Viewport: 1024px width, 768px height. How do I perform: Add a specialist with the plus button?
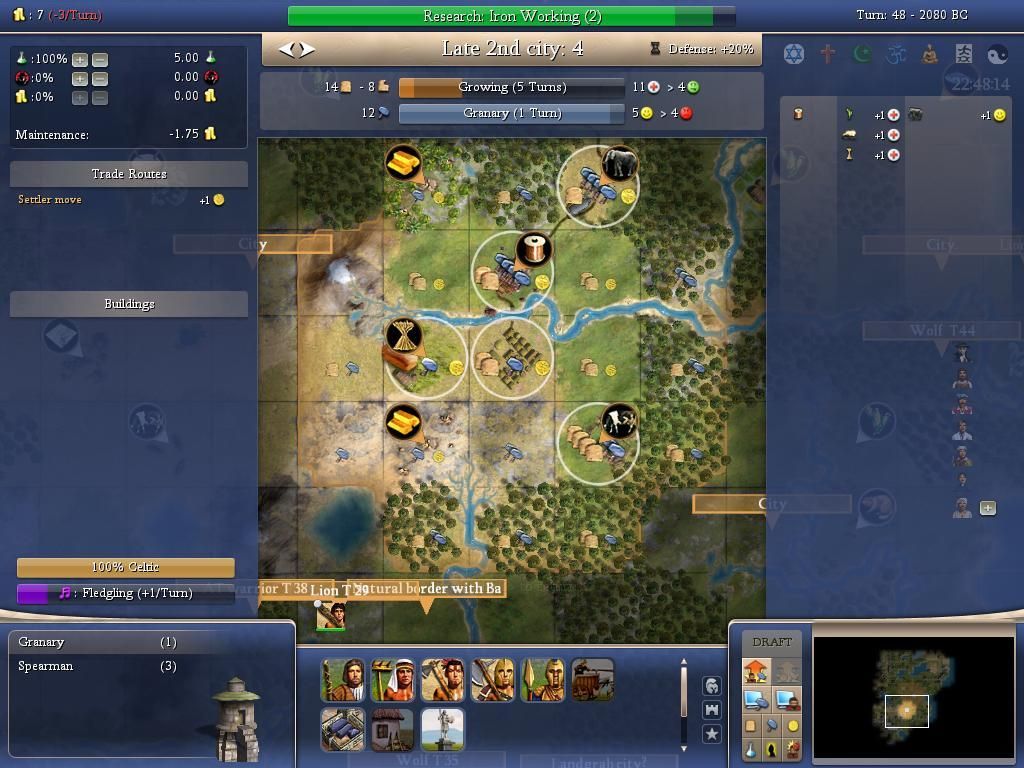tap(988, 508)
